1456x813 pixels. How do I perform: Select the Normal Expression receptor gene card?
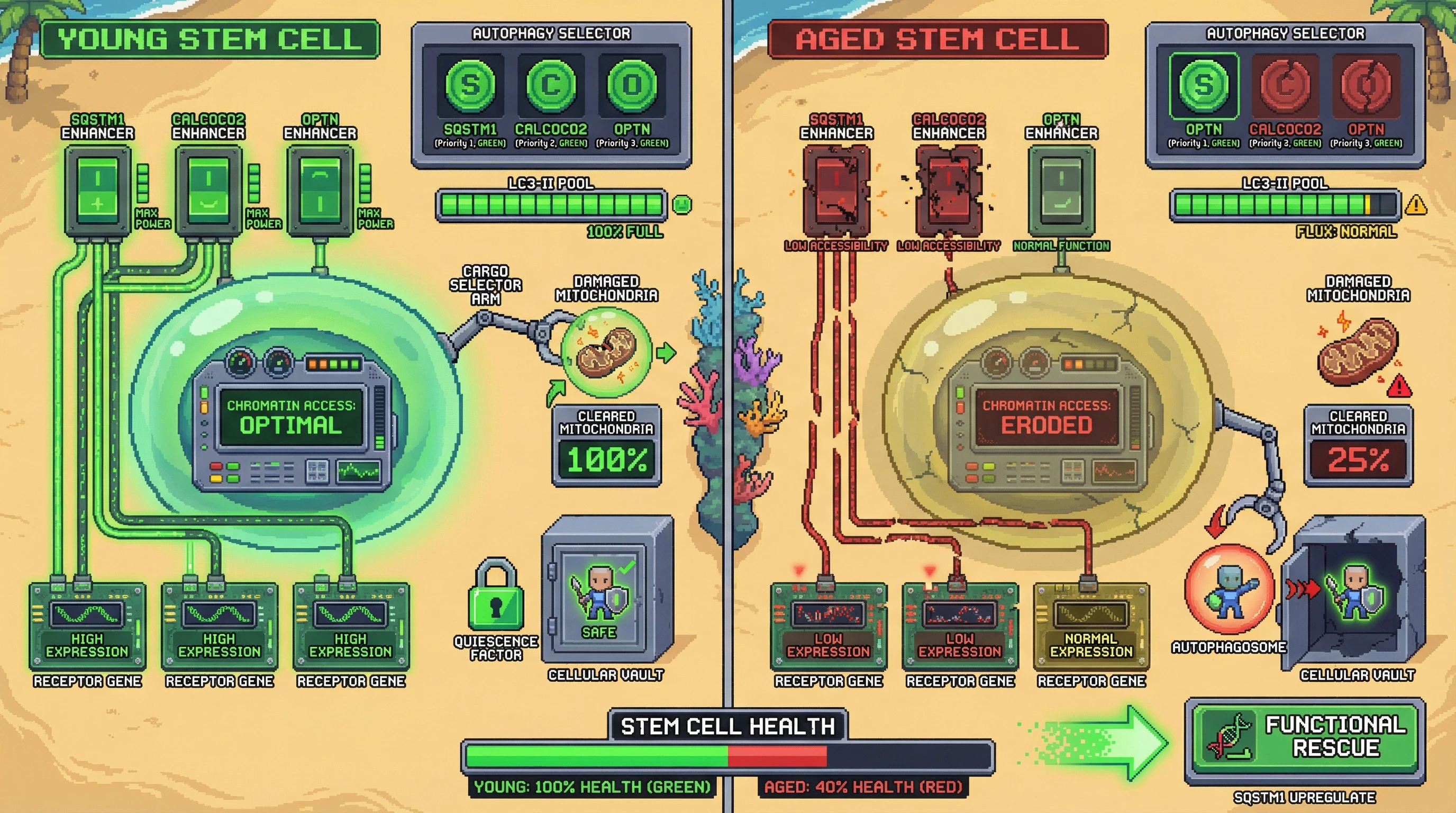1091,626
